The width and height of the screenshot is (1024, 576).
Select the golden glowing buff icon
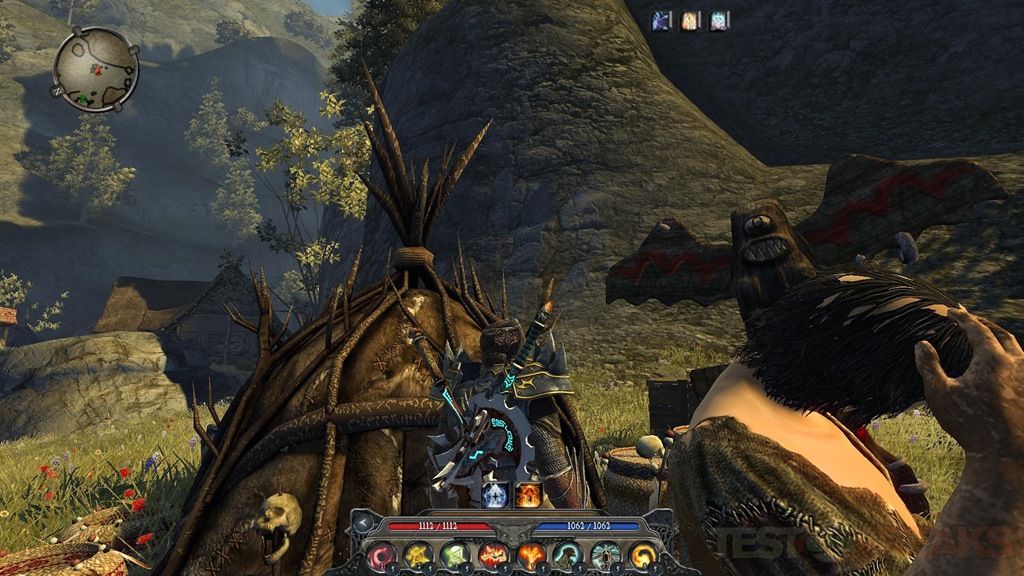(691, 21)
